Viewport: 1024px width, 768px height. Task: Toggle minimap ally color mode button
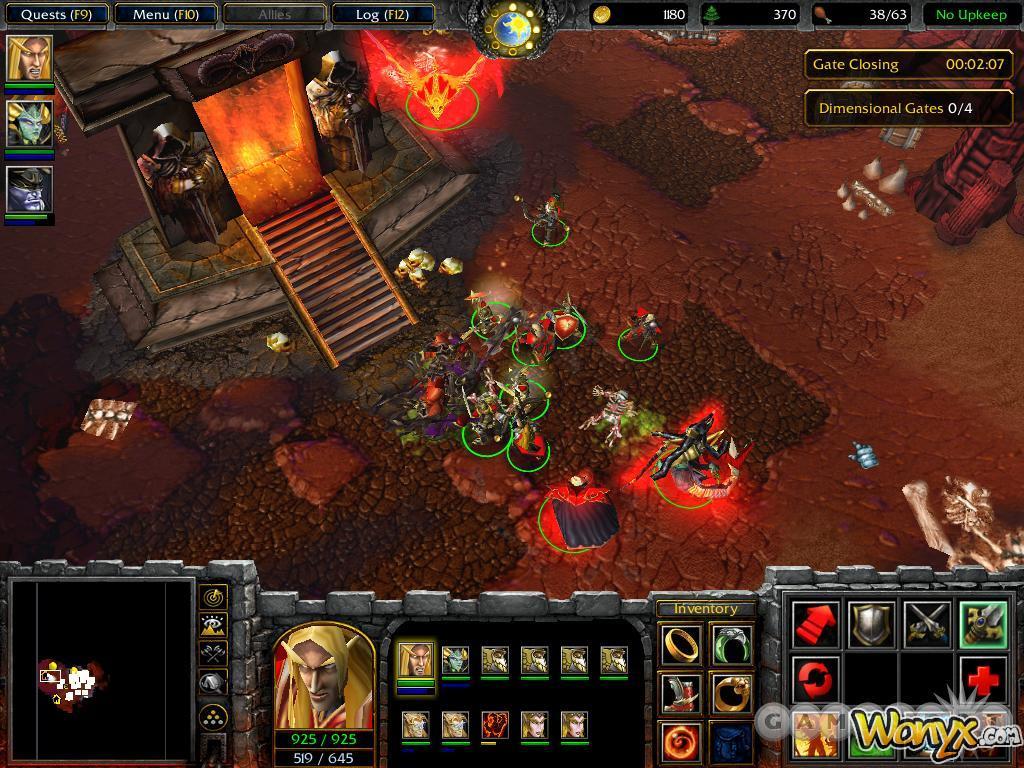coord(213,654)
